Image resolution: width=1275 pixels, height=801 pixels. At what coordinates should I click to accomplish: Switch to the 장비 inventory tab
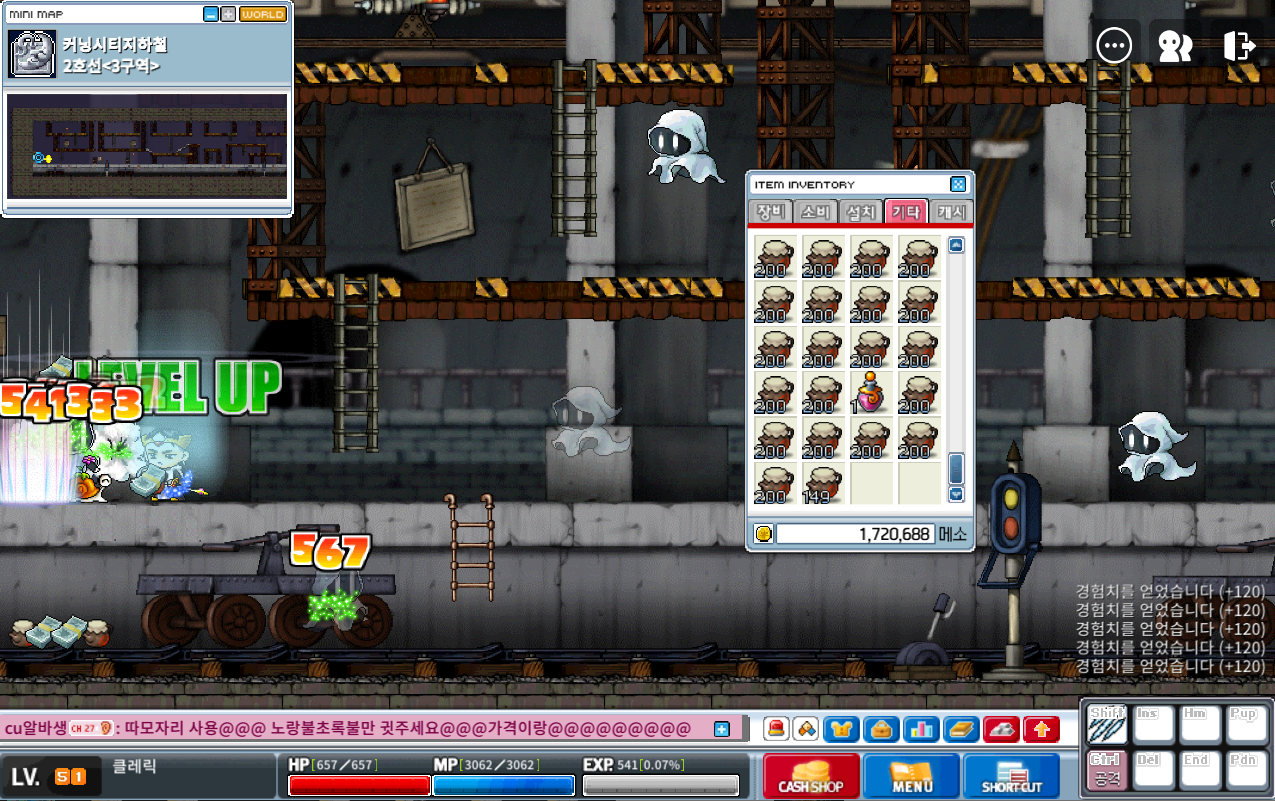(770, 212)
